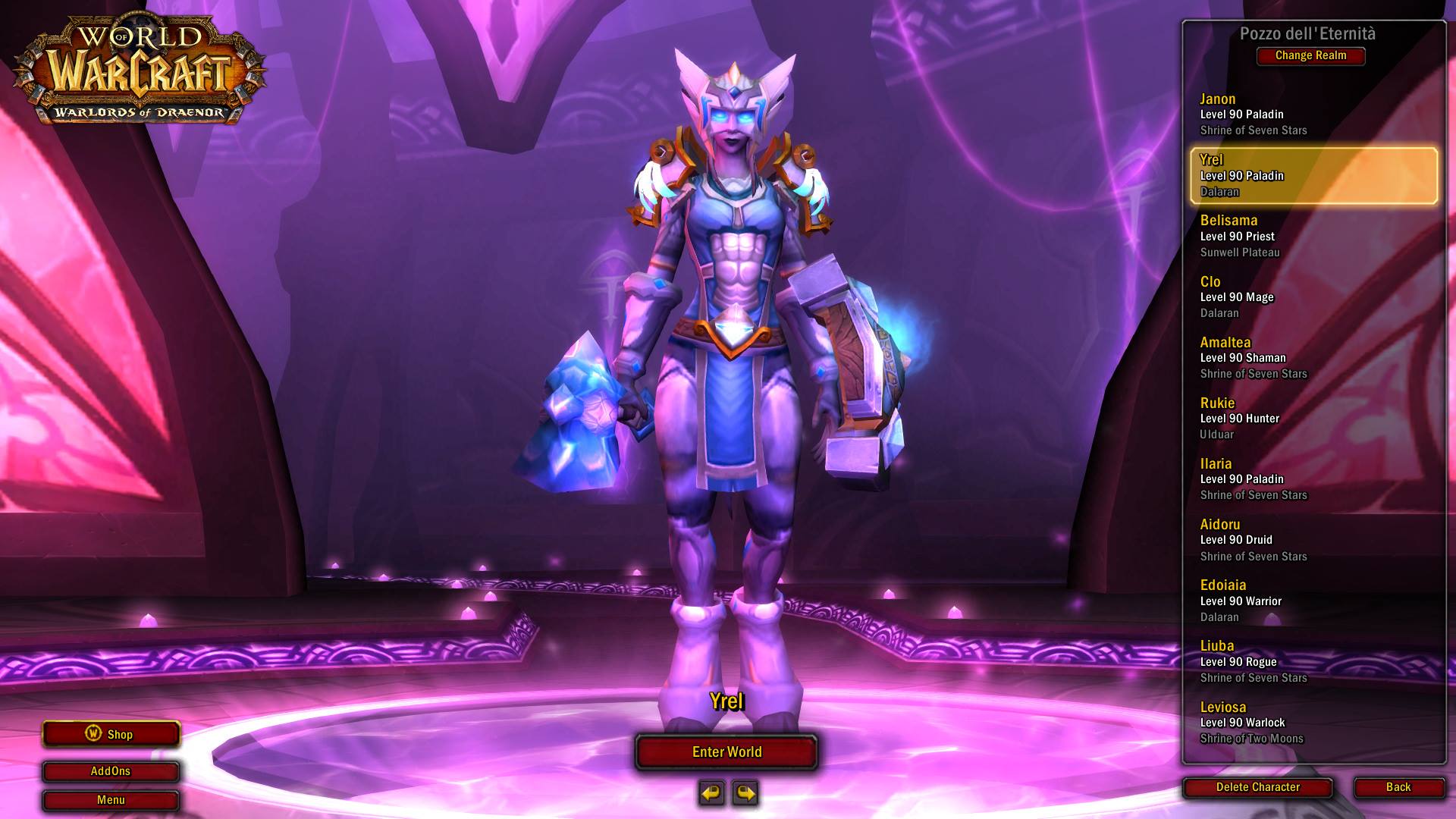Choose Liuba the Rogue
1456x819 pixels.
pos(1312,661)
